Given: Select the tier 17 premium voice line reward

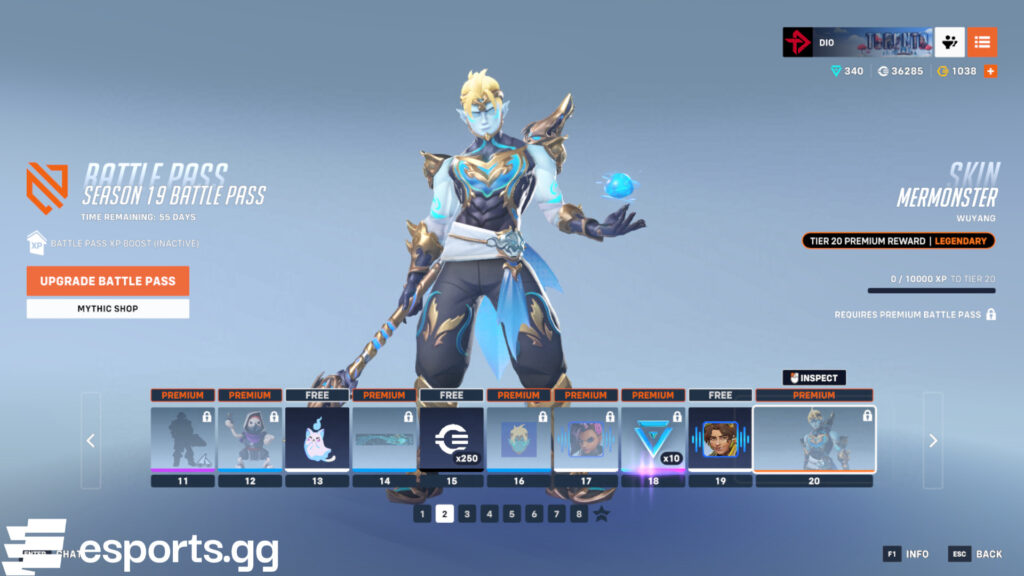Looking at the screenshot, I should coord(585,439).
